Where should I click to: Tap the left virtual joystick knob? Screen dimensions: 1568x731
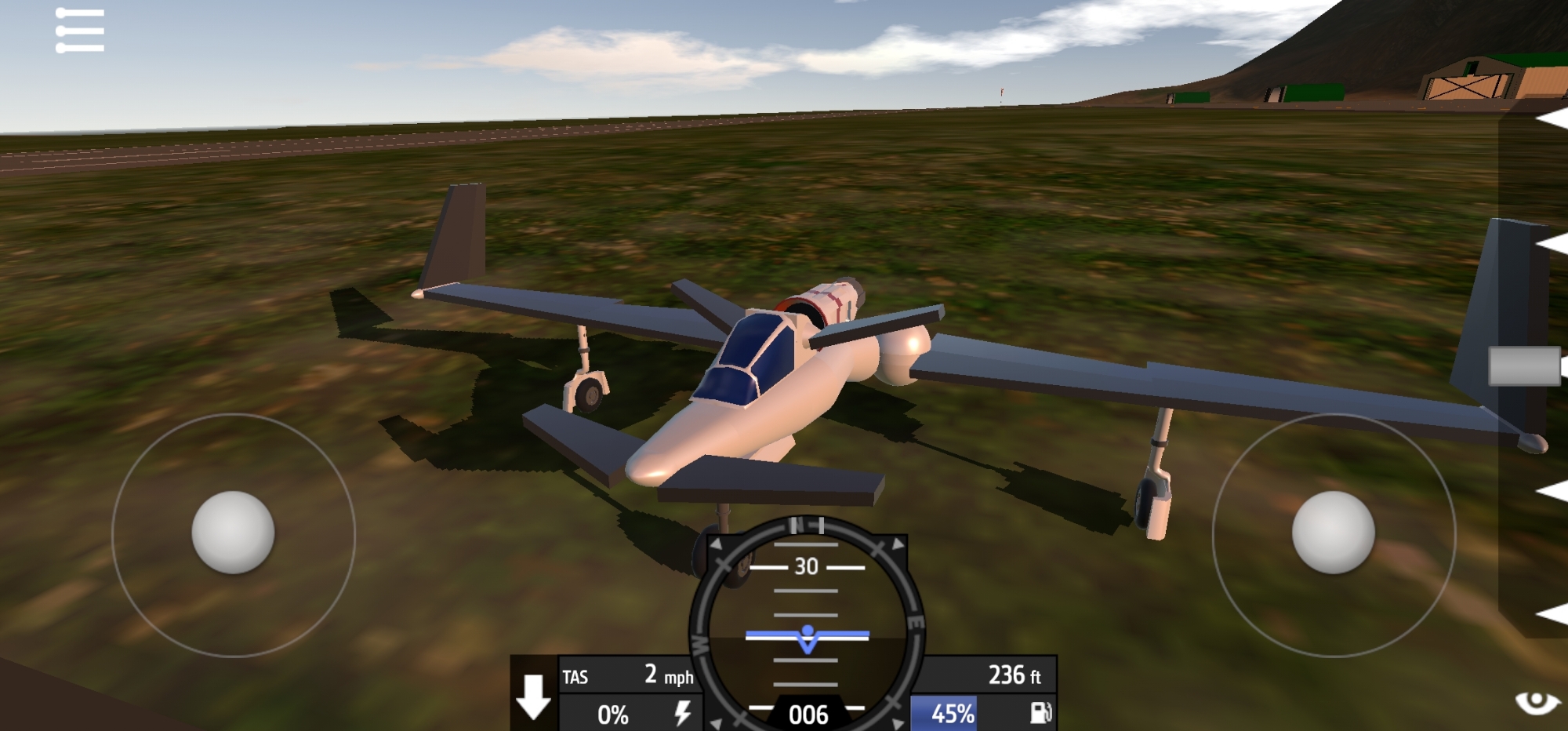[x=233, y=533]
